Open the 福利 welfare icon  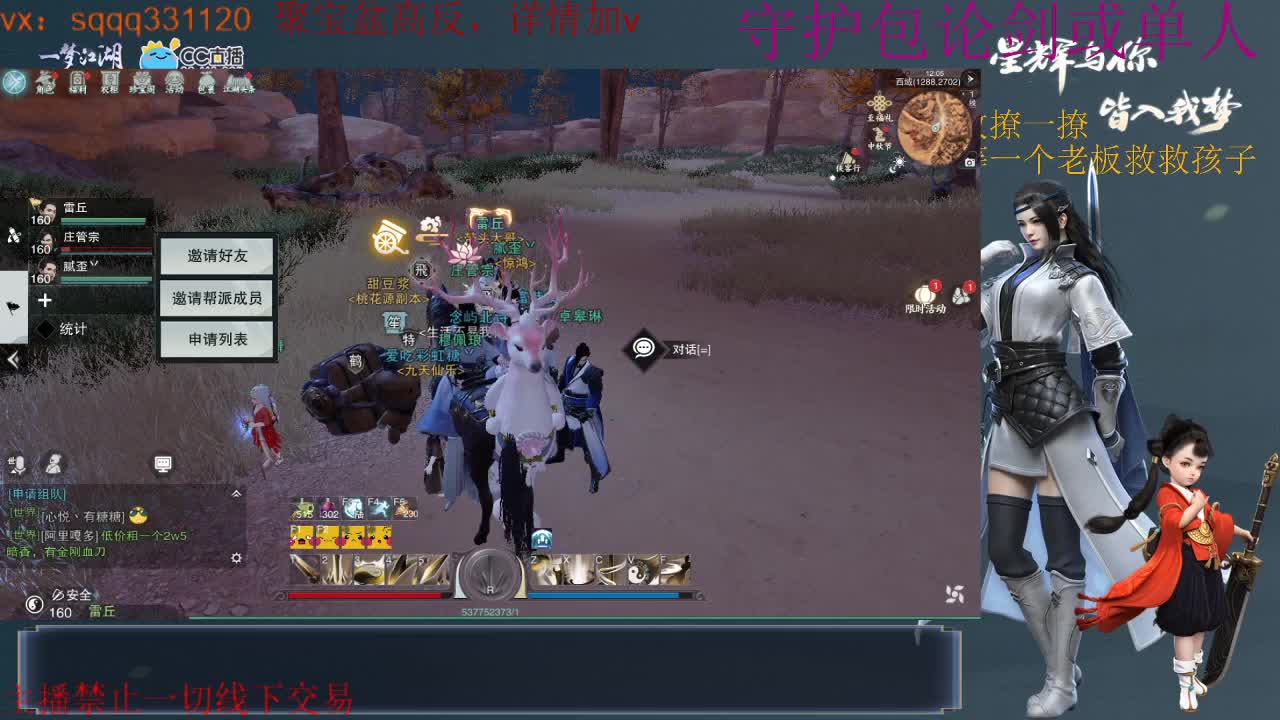click(77, 81)
